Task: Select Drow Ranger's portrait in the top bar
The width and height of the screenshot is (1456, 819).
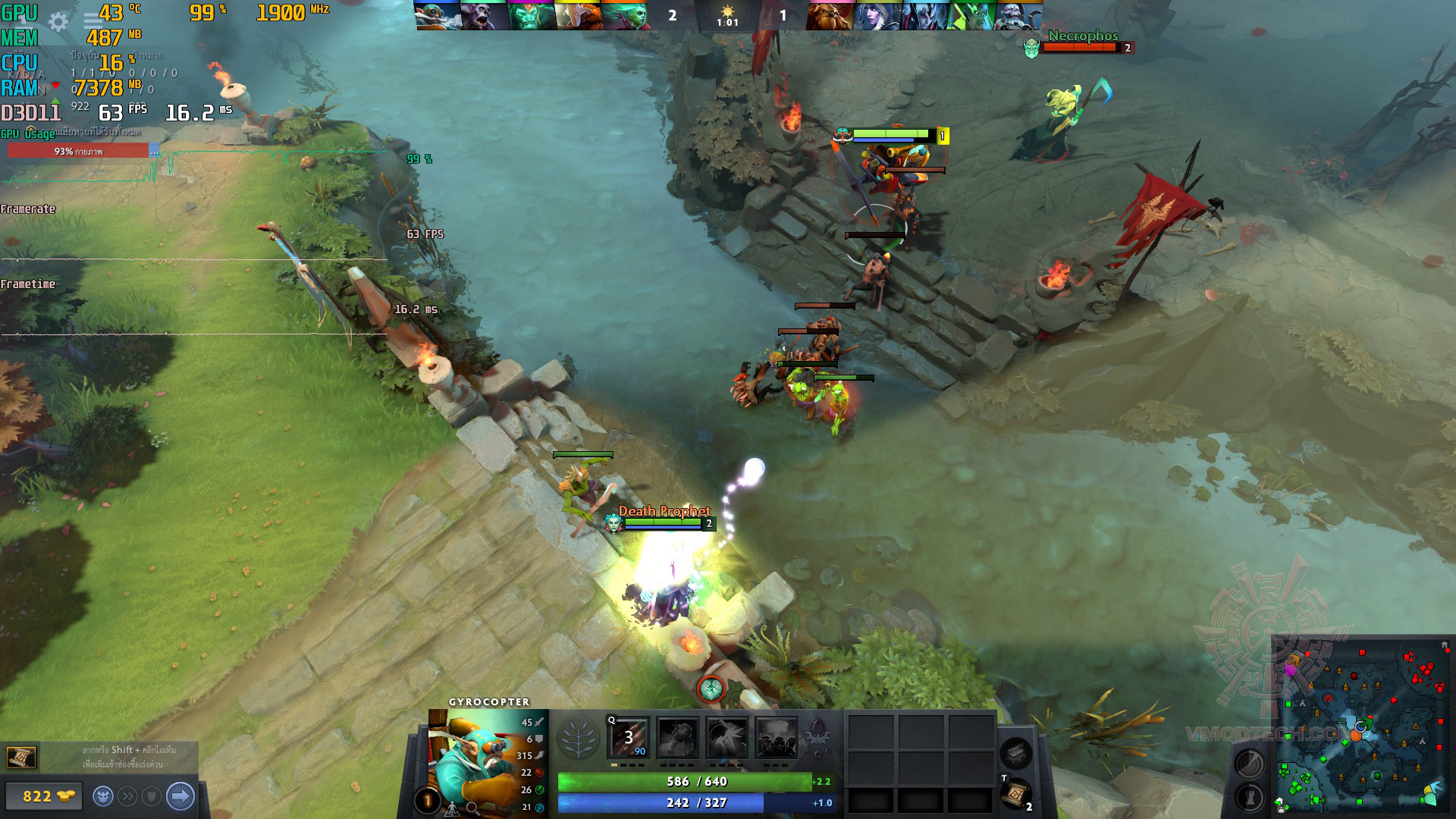Action: click(877, 15)
